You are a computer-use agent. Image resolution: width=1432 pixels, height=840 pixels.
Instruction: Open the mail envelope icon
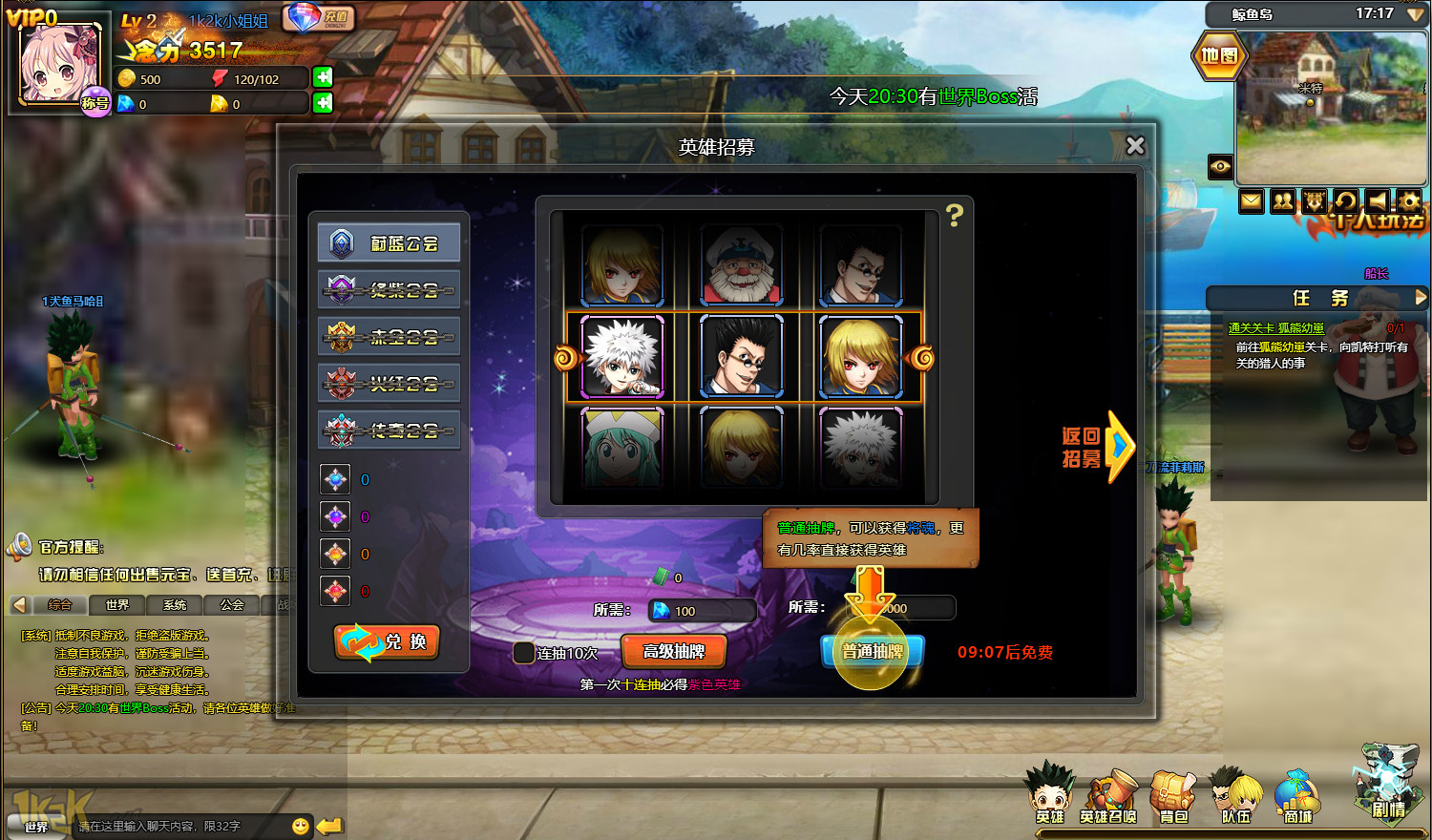tap(1252, 201)
